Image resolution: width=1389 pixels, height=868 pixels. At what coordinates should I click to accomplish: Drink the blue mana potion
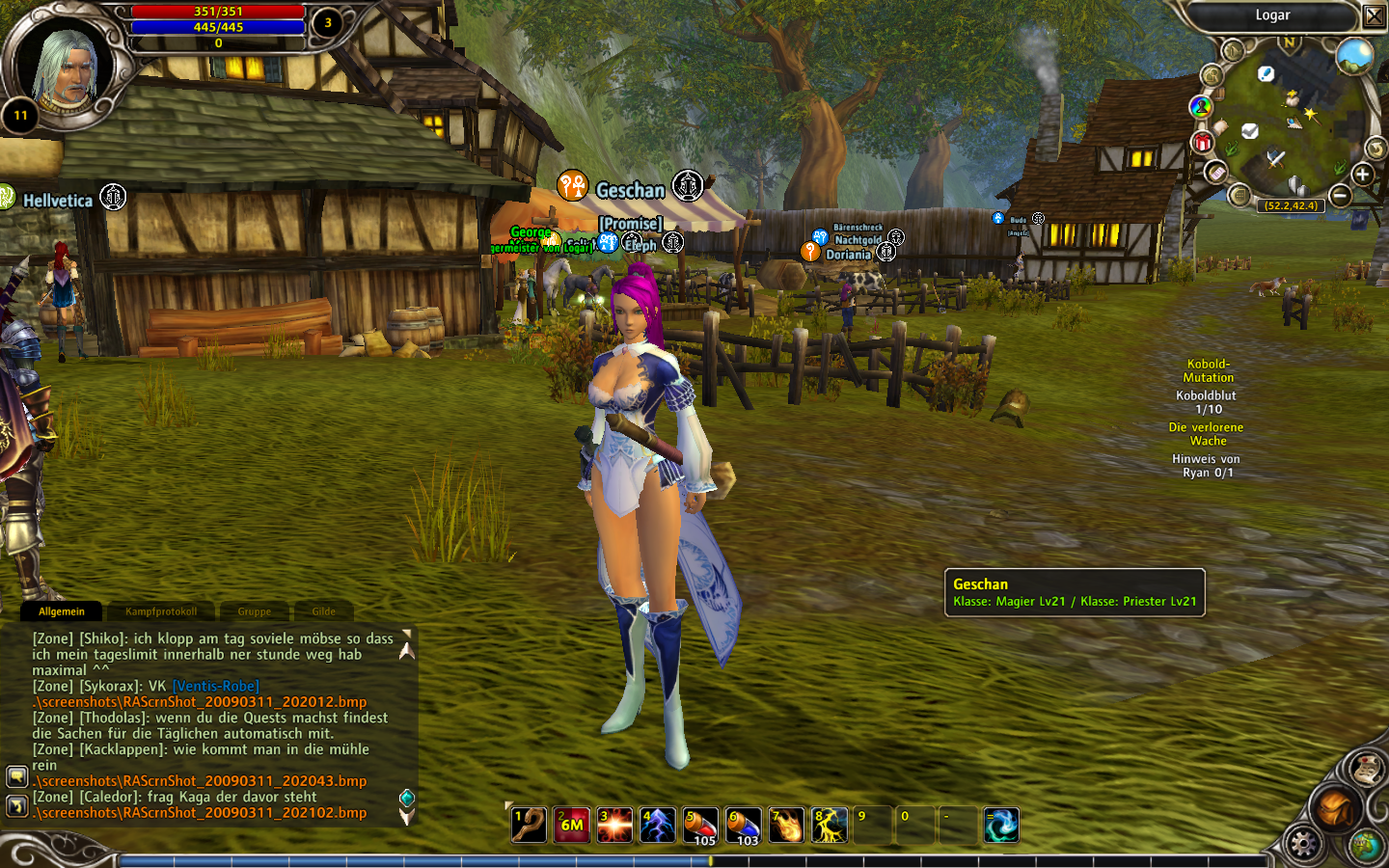(743, 826)
